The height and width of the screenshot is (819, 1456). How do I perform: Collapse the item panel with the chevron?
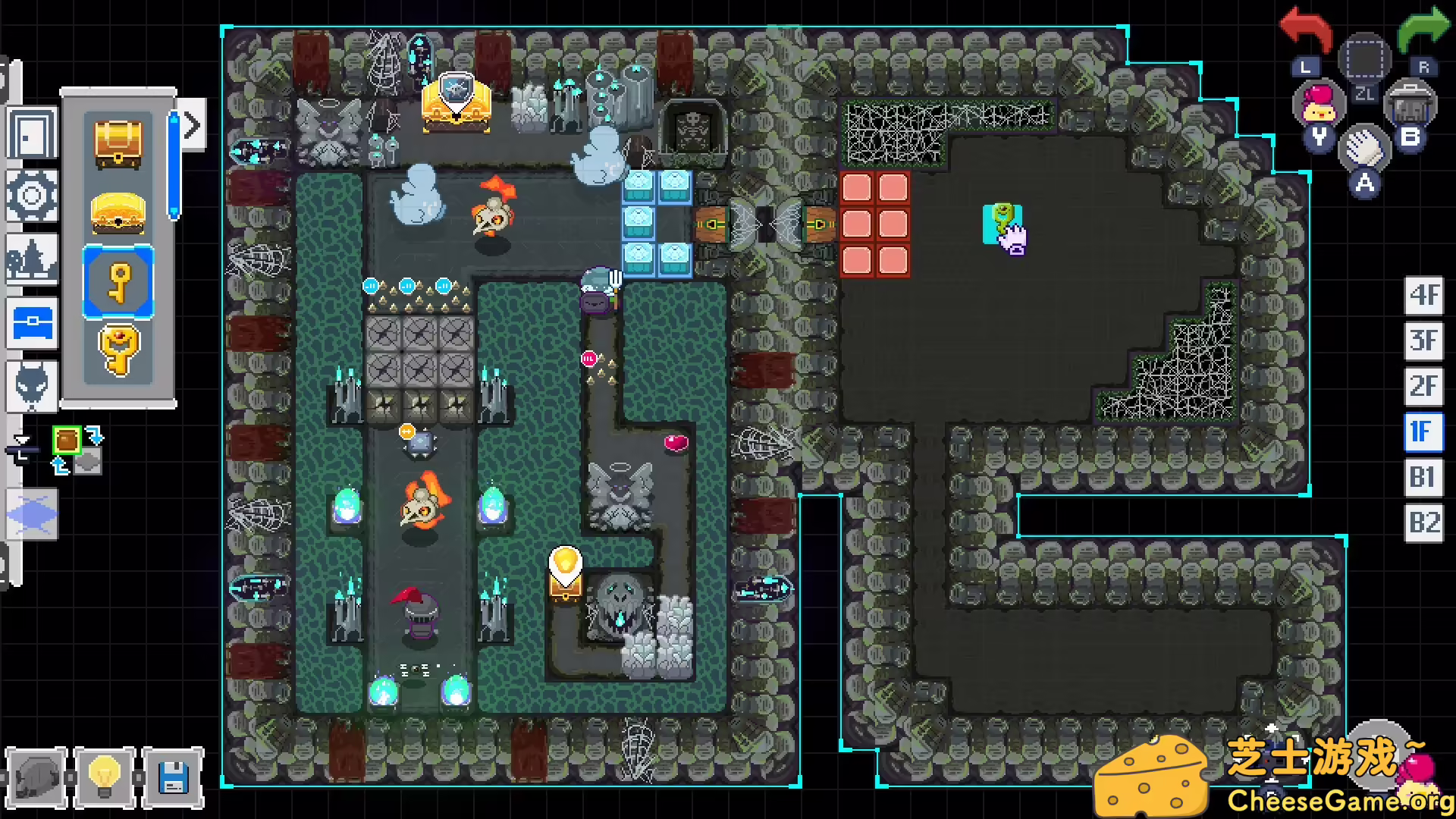click(x=190, y=124)
